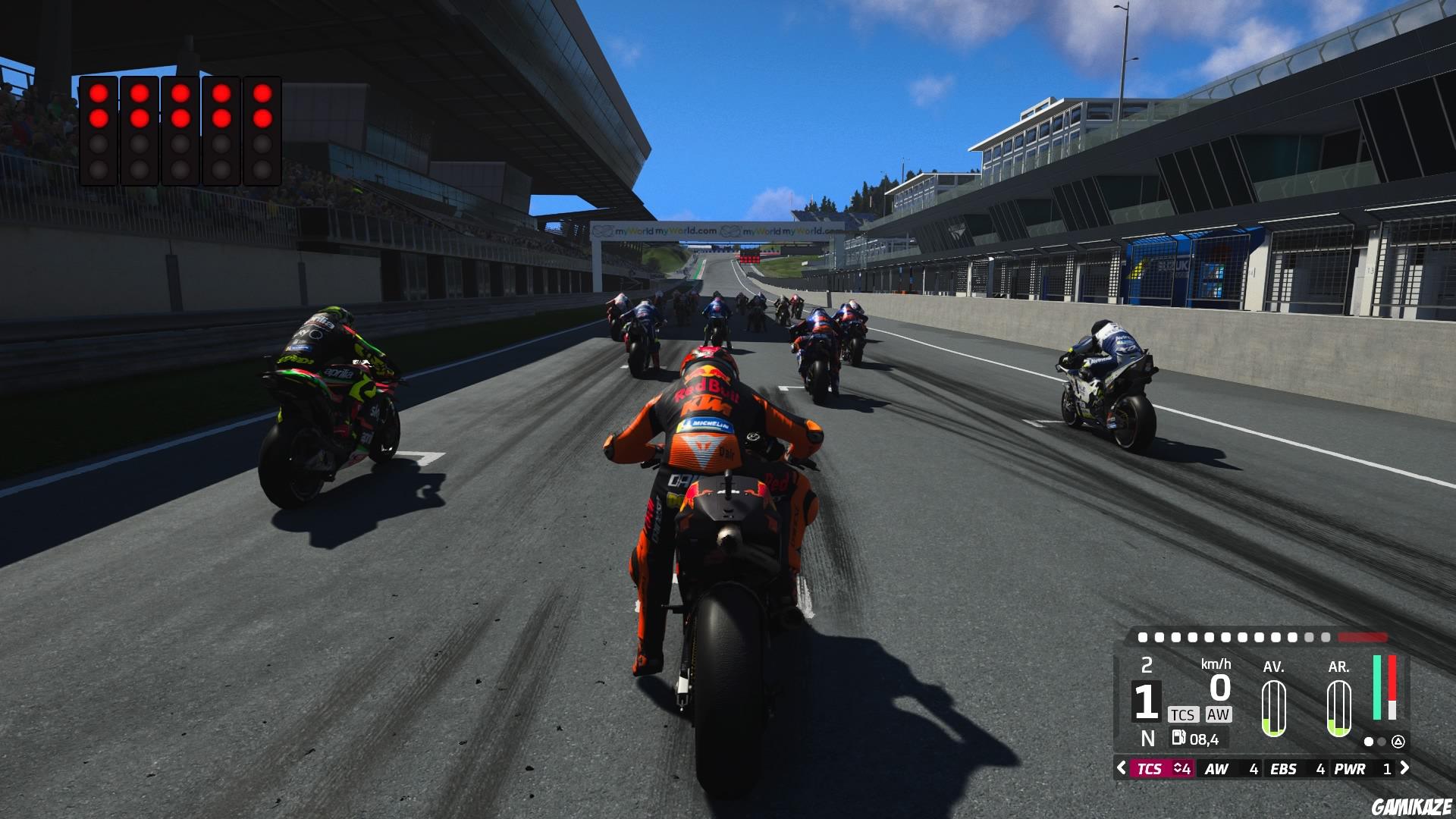1456x819 pixels.
Task: Toggle the first HUD page dot
Action: click(x=1368, y=741)
